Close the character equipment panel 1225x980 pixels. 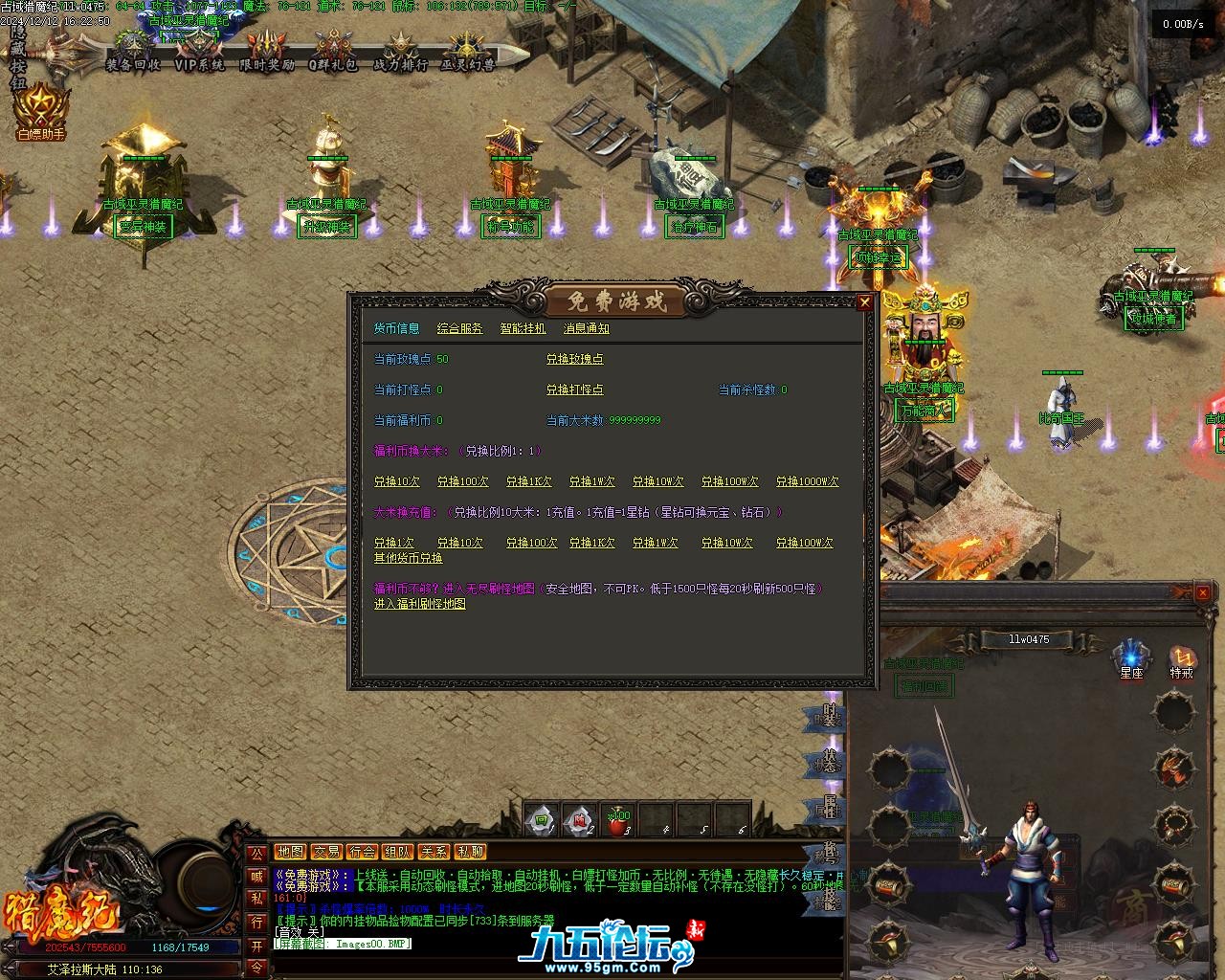pyautogui.click(x=1203, y=593)
